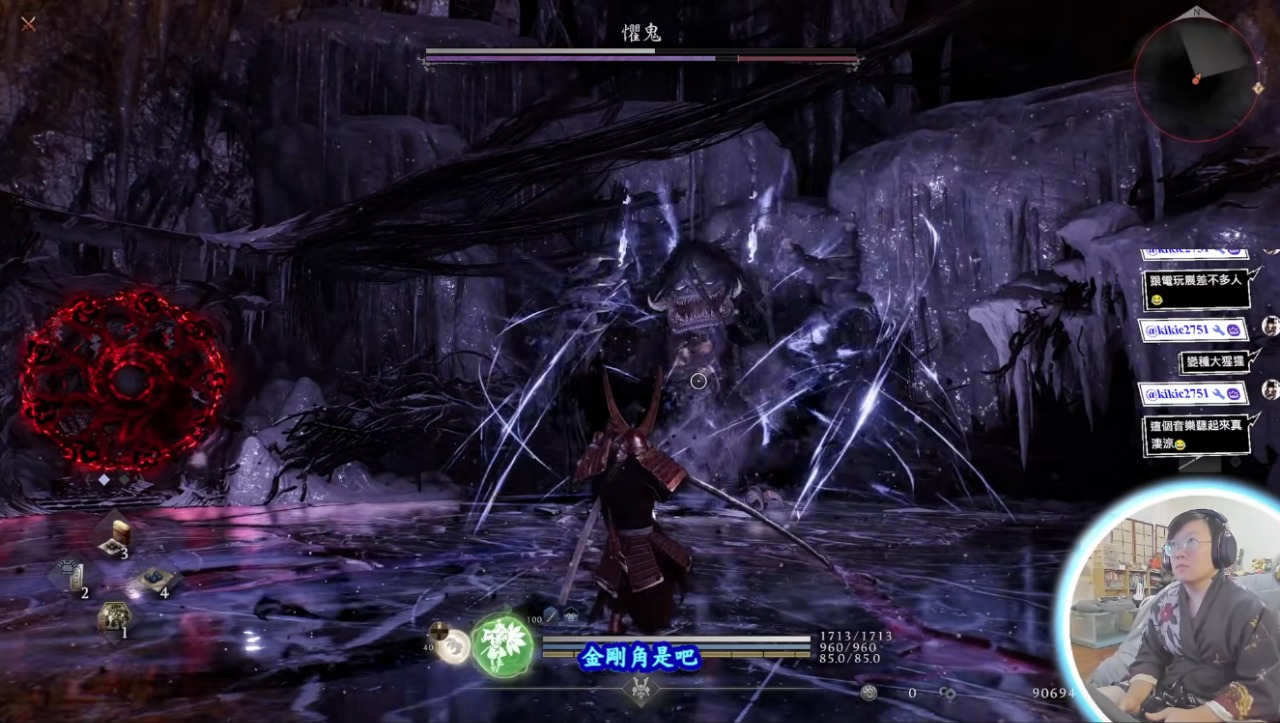Use the item in shortcut slot 1
Screen dimensions: 1280x723
pyautogui.click(x=114, y=617)
